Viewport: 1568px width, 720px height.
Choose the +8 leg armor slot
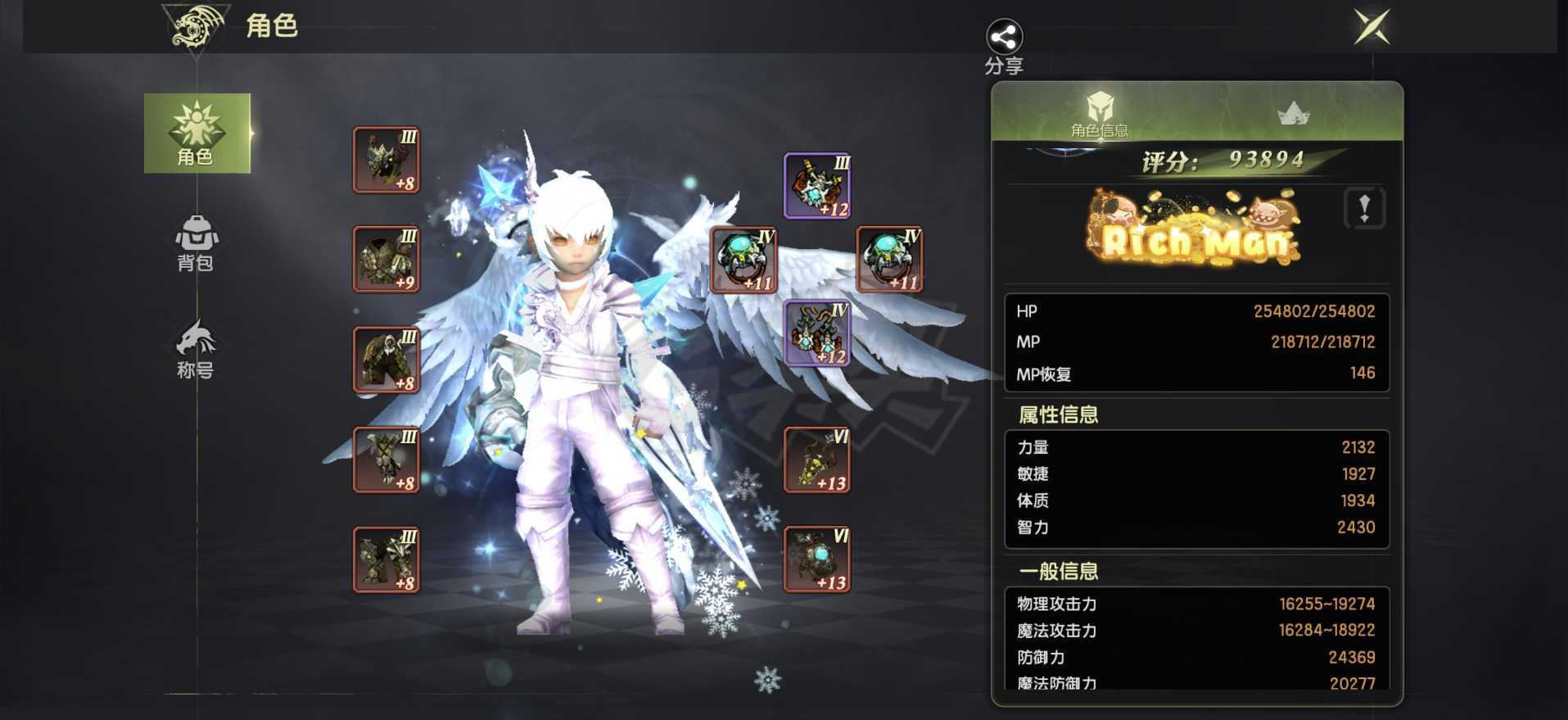coord(386,360)
